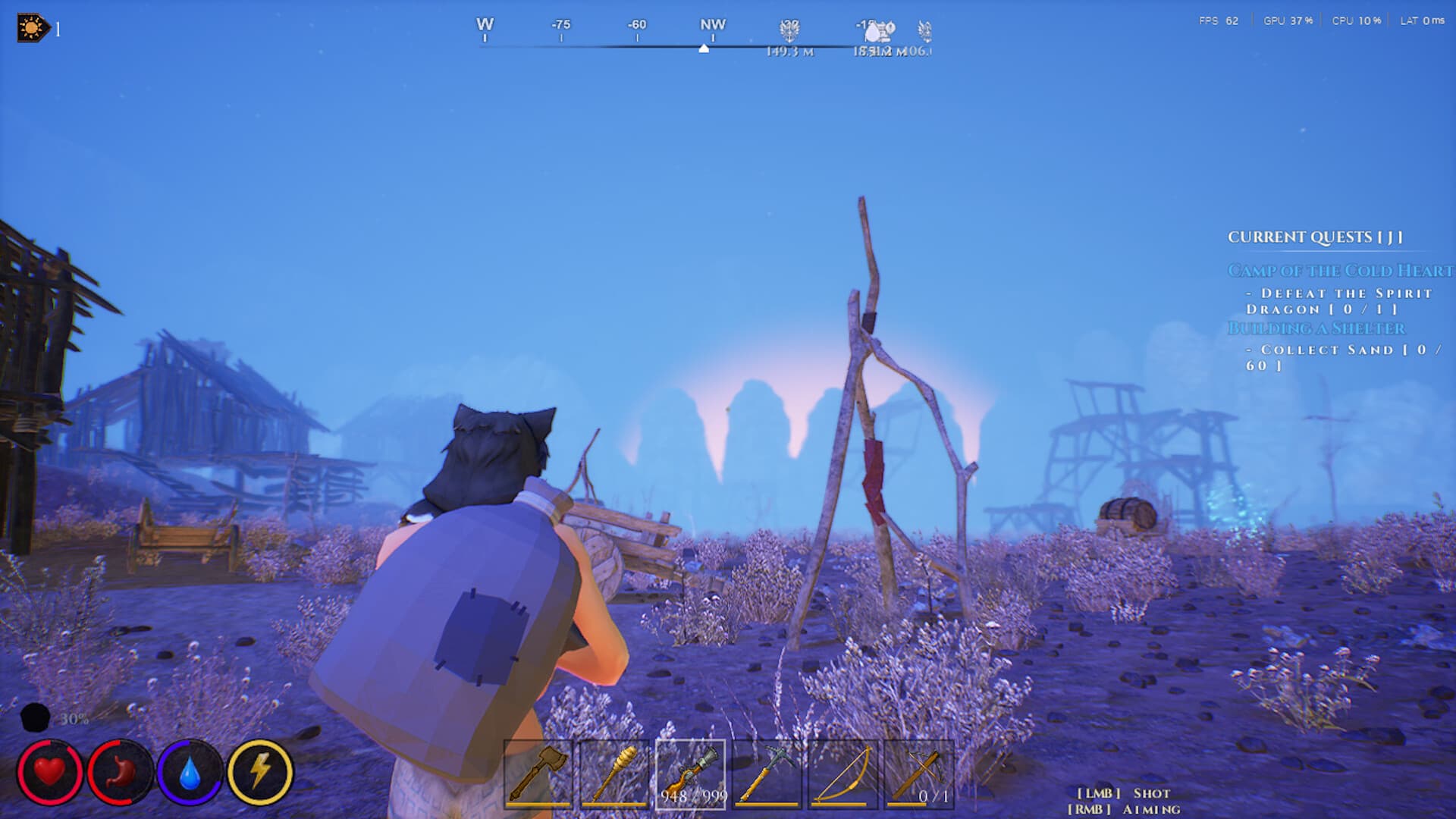This screenshot has width=1456, height=819.
Task: Click the hunger stomach indicator
Action: [x=119, y=773]
